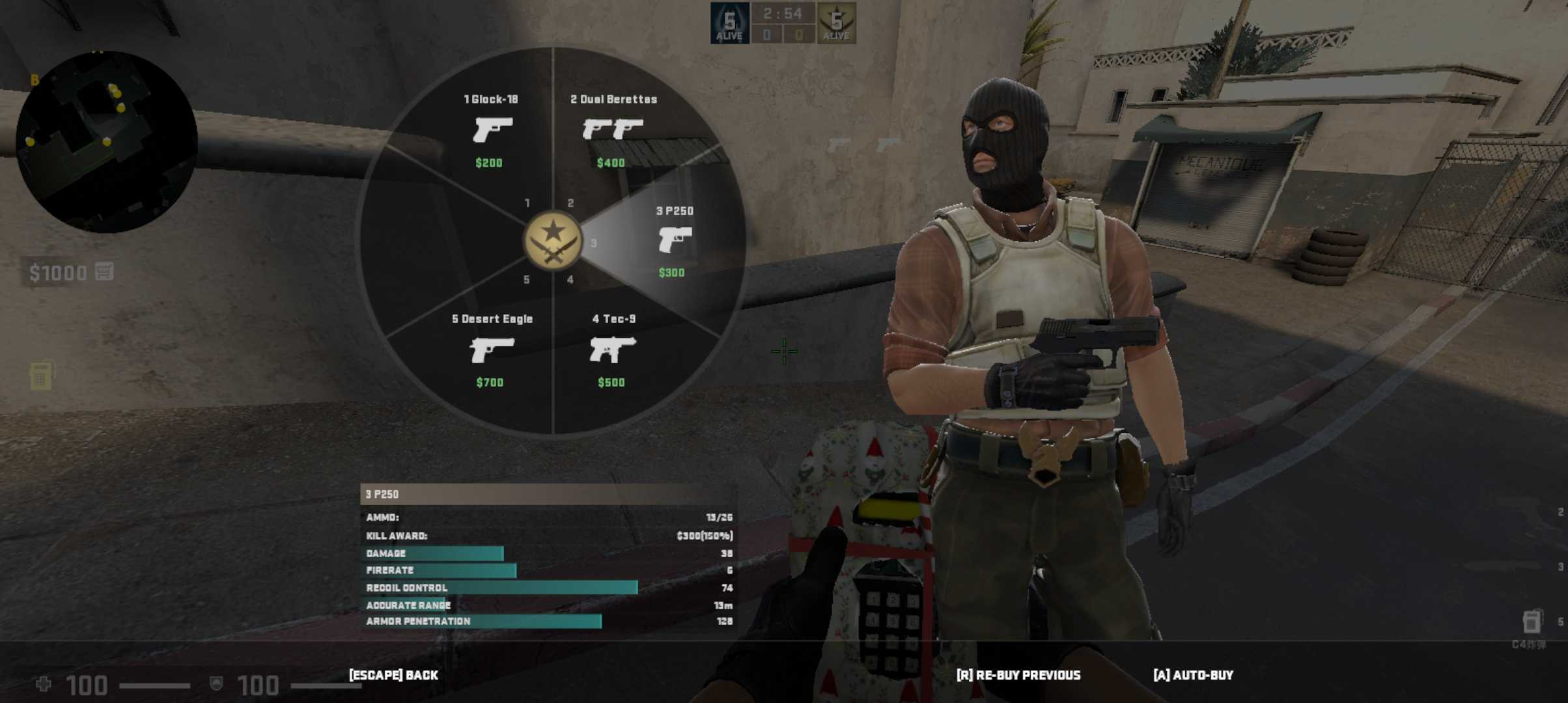
Task: Select the C4 bomb inventory icon
Action: [x=1532, y=622]
